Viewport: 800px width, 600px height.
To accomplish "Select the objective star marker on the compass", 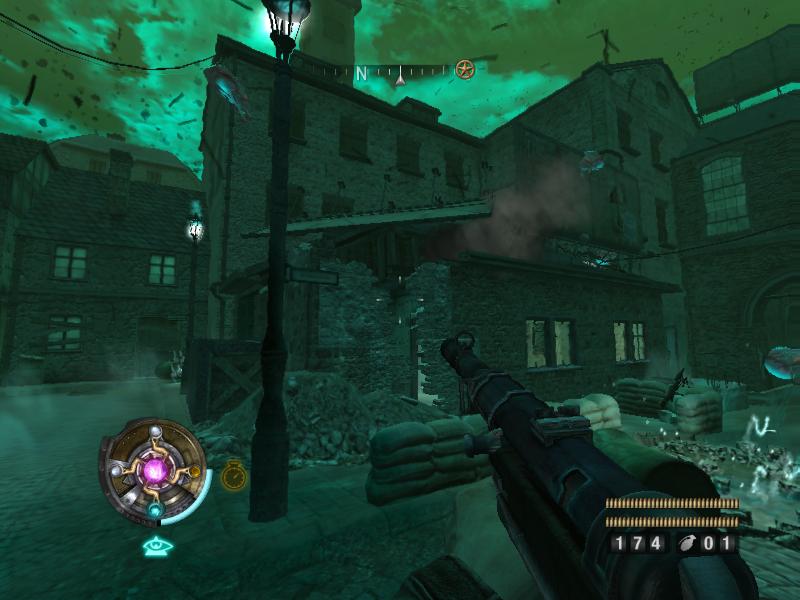I will tap(464, 70).
